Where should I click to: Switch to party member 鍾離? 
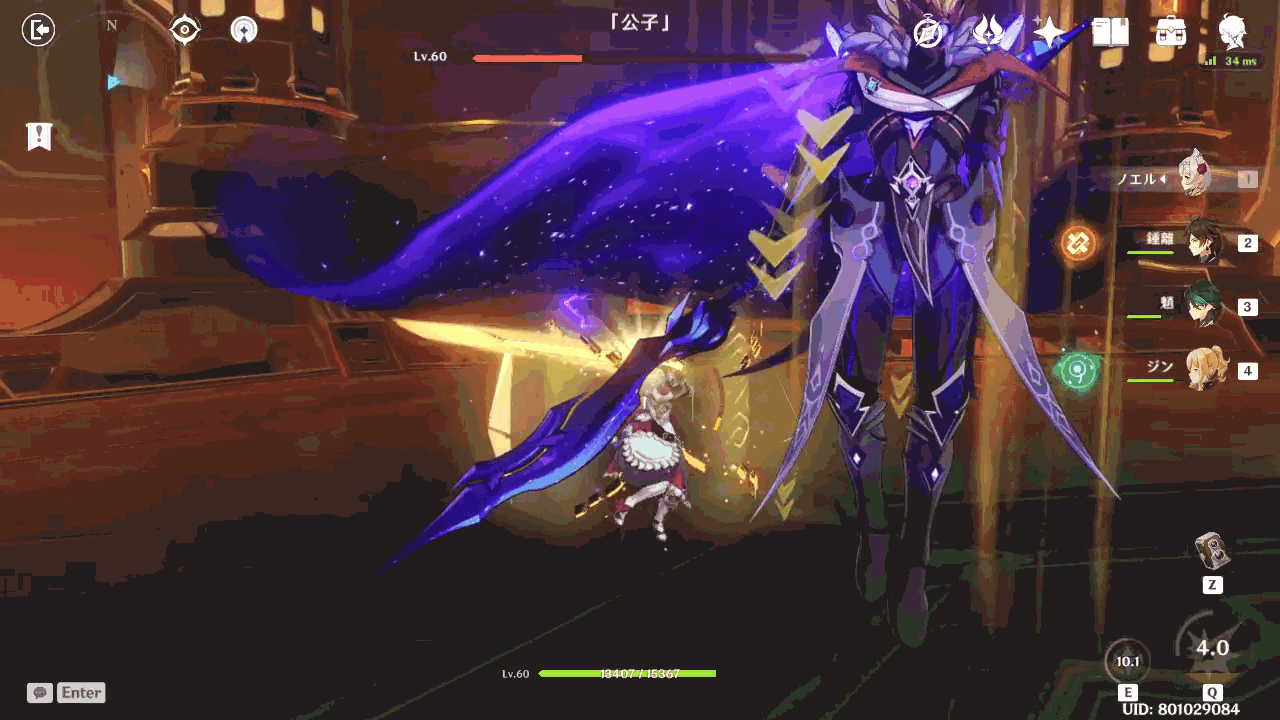1201,242
